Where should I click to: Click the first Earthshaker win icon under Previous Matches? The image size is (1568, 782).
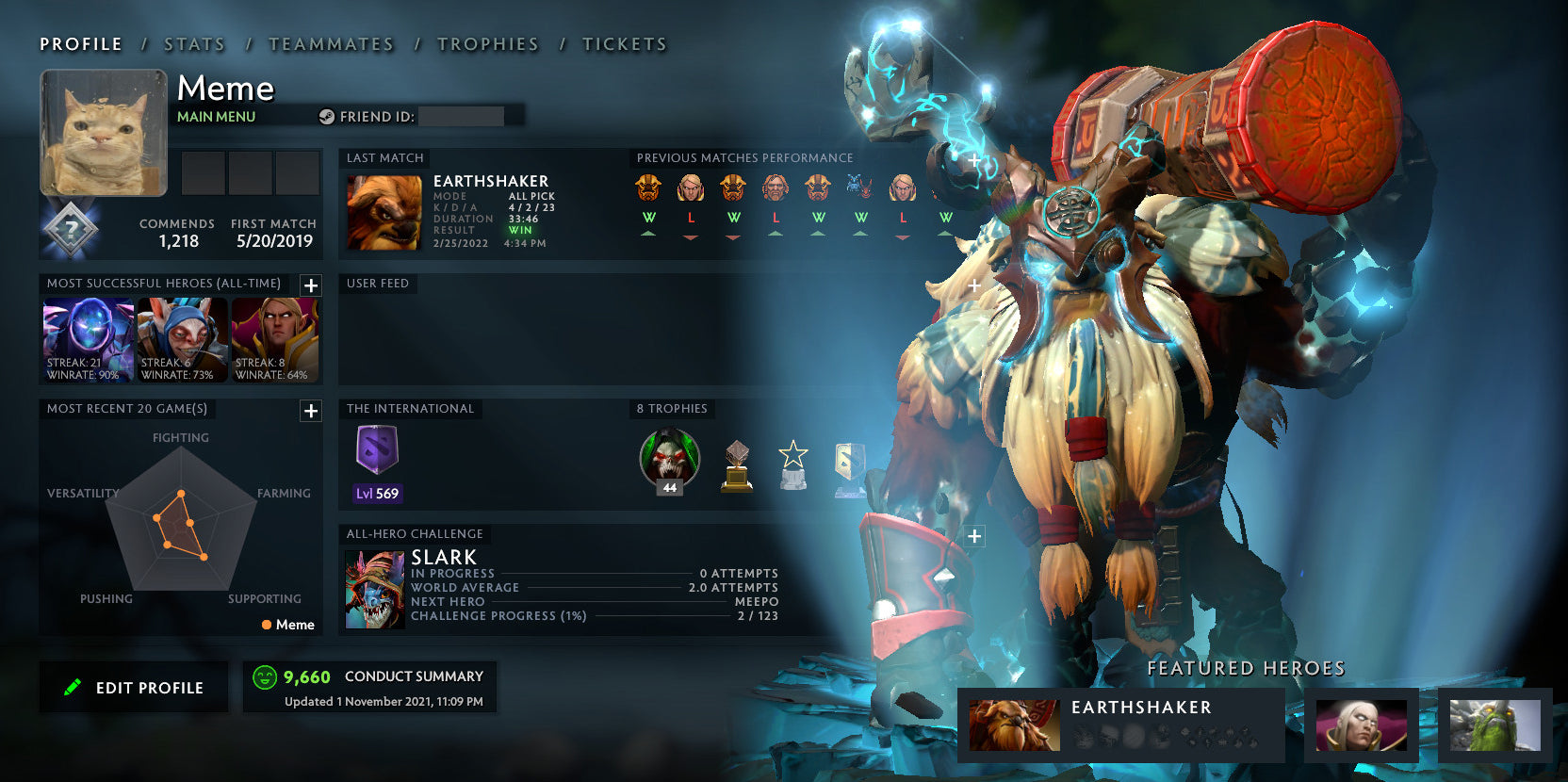[648, 189]
